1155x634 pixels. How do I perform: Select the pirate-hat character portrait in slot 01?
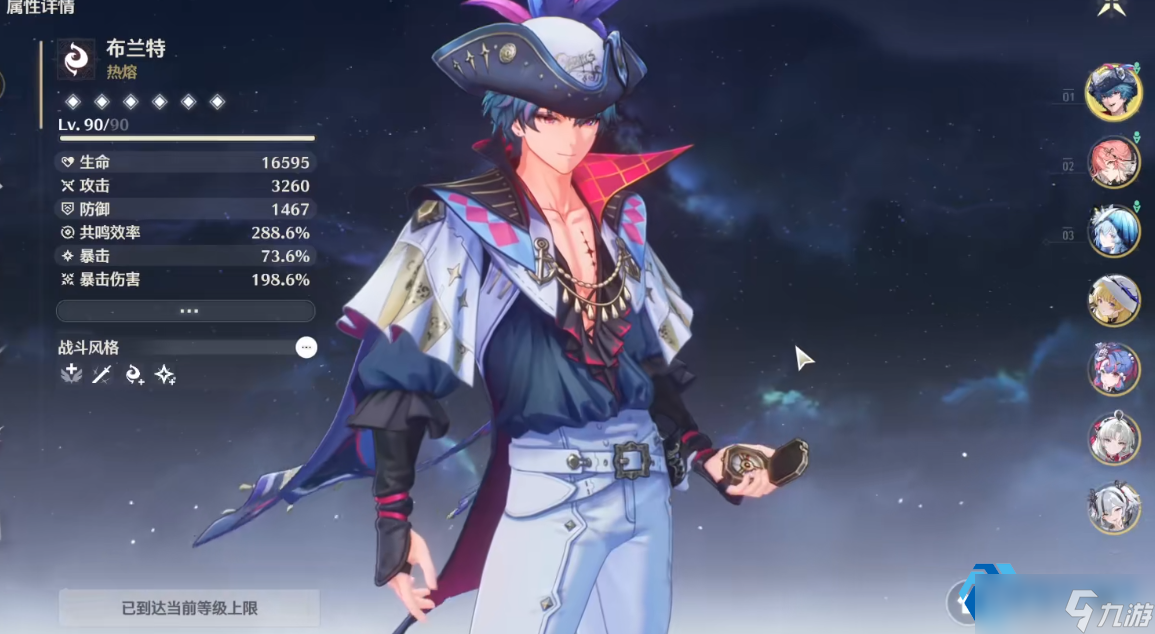pos(1113,92)
